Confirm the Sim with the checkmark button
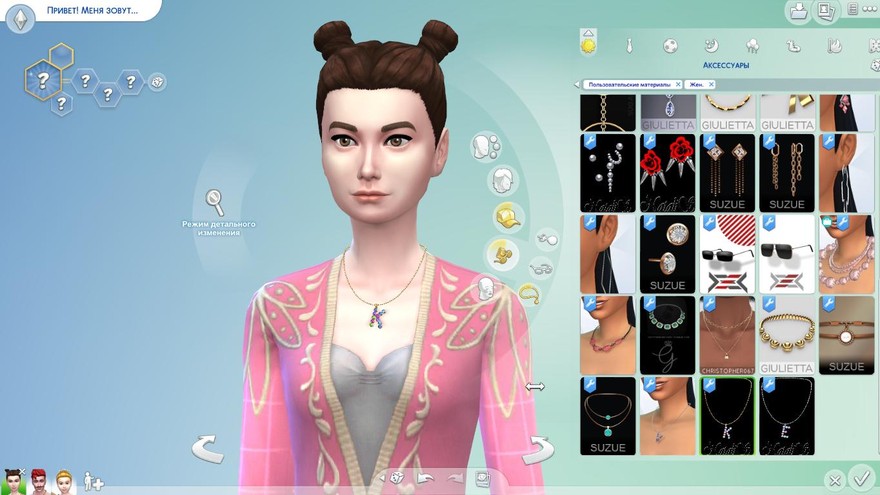Viewport: 880px width, 495px height. tap(859, 477)
